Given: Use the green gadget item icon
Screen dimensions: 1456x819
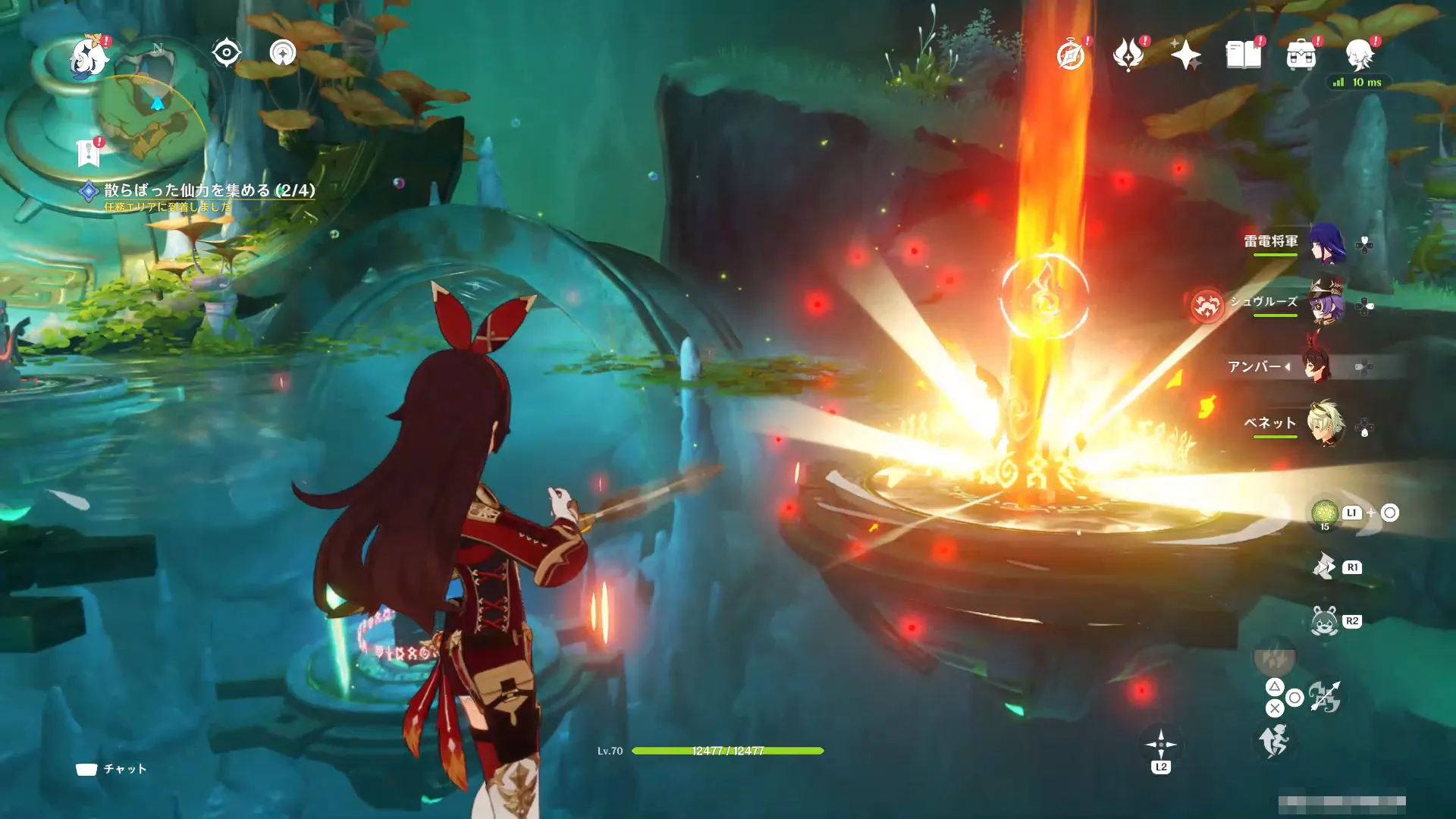Looking at the screenshot, I should tap(1324, 512).
